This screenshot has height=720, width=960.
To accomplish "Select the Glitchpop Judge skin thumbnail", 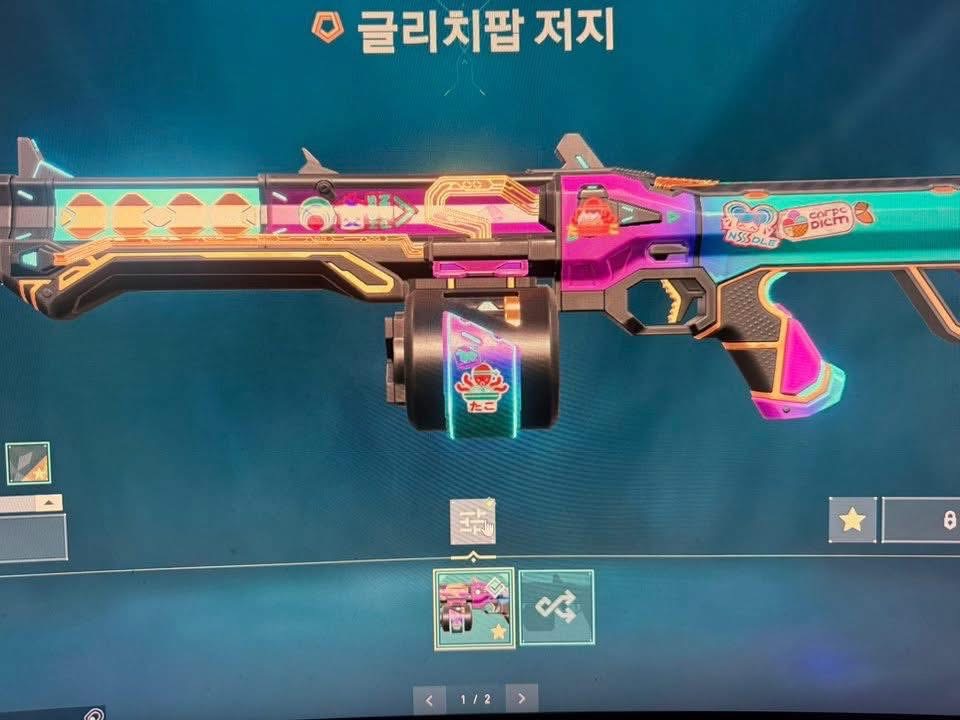I will click(474, 609).
